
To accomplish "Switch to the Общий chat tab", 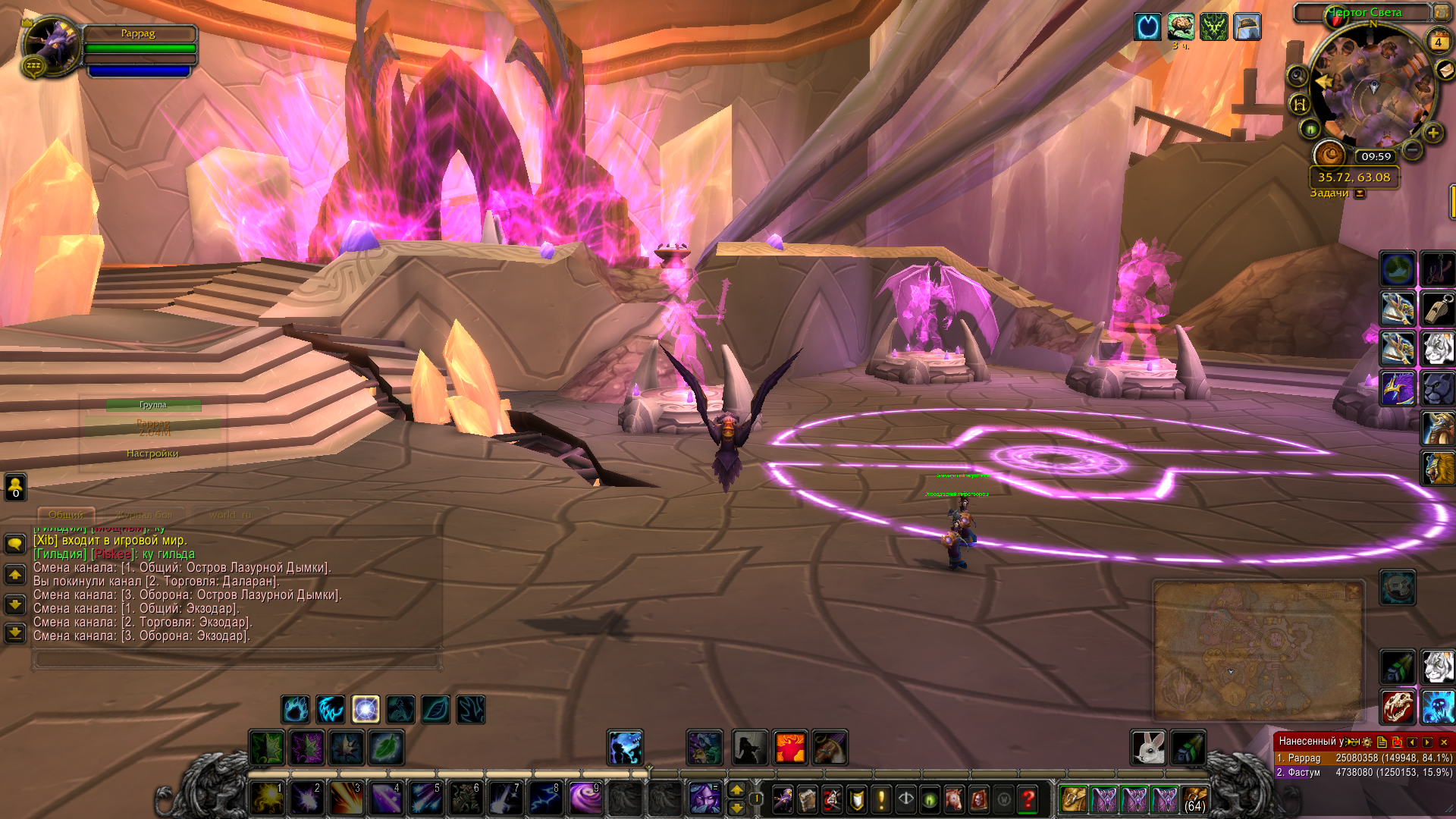I will 66,515.
